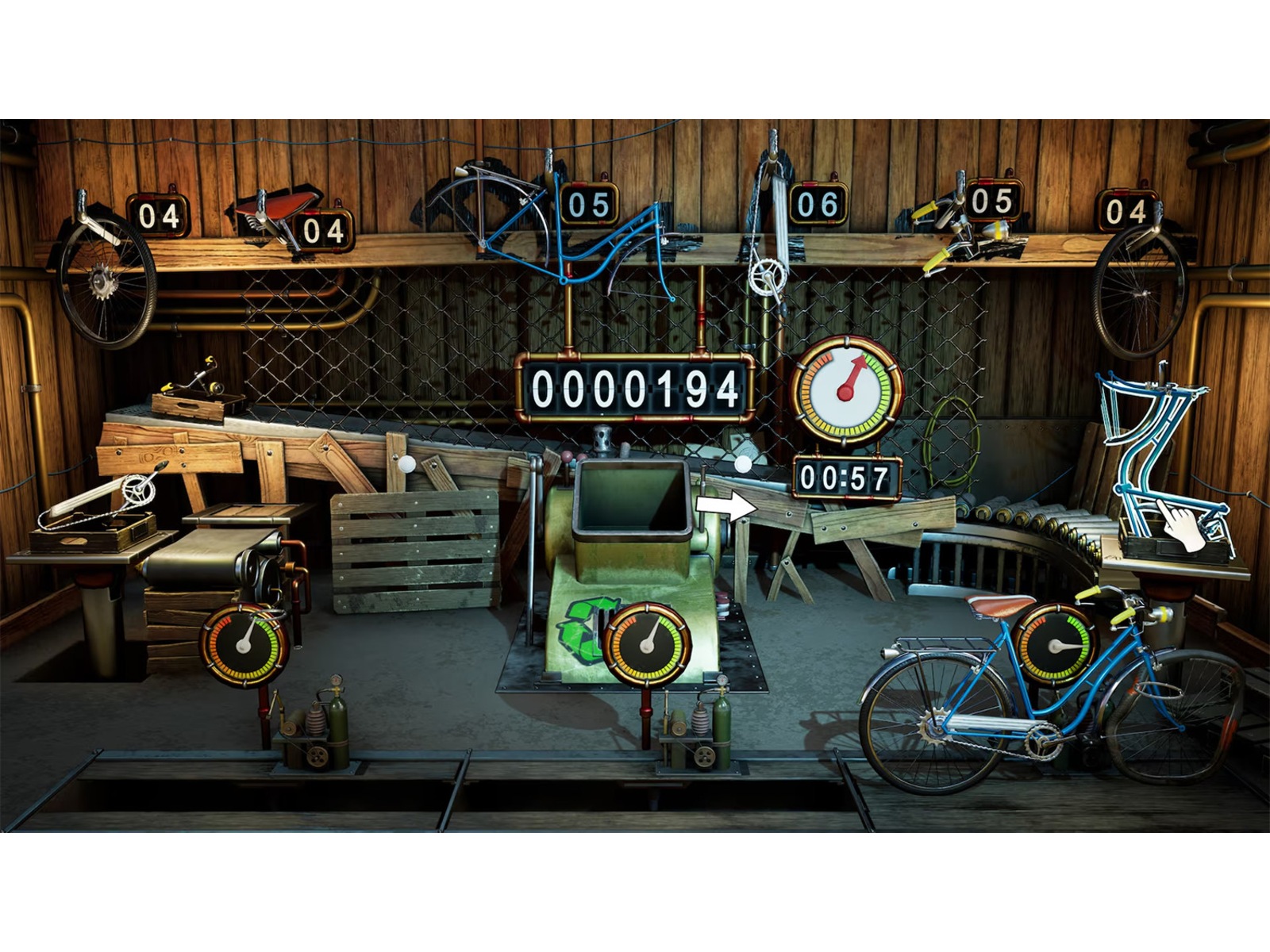Click the white arrow pointing at the timer
The image size is (1270, 952).
click(x=728, y=505)
